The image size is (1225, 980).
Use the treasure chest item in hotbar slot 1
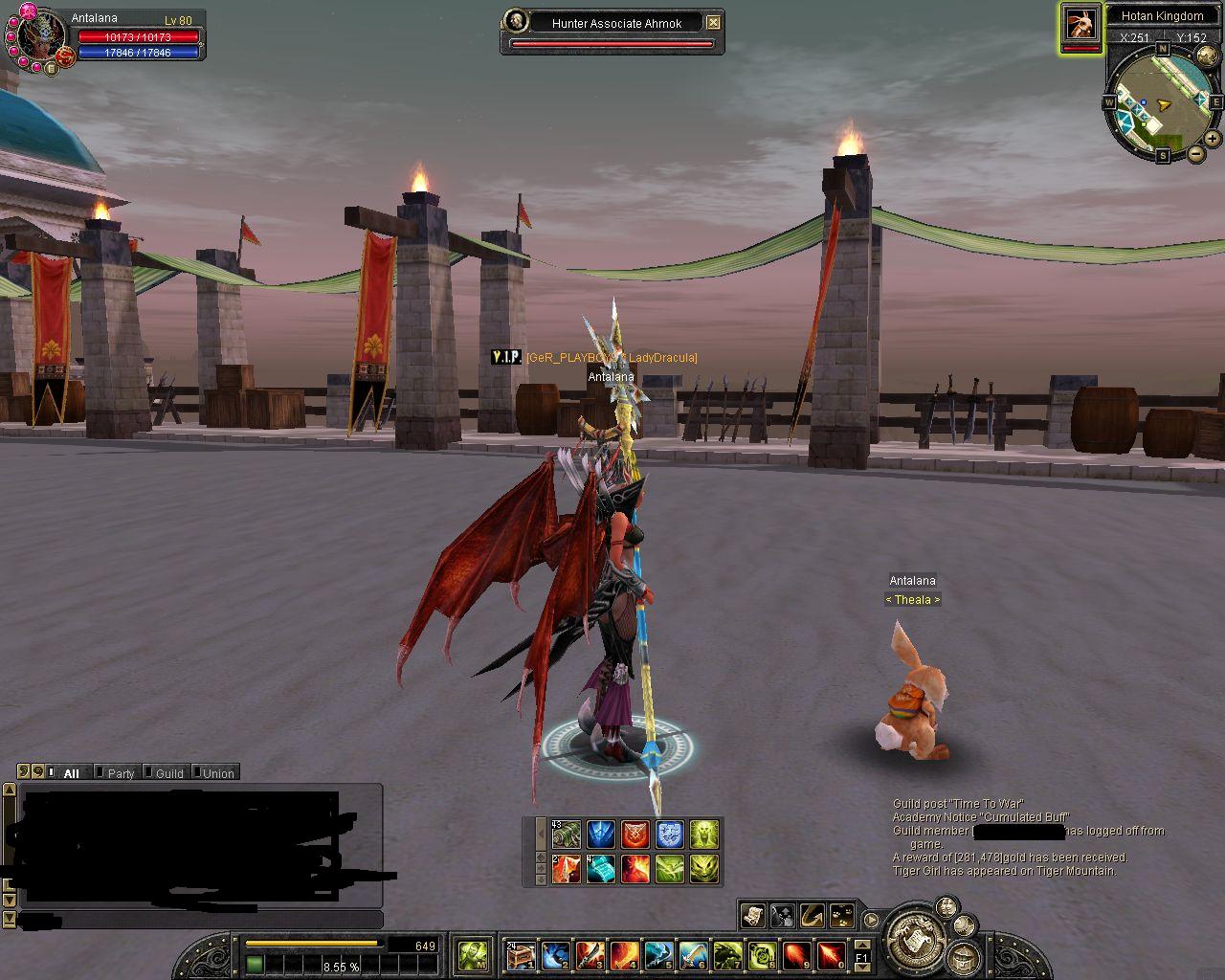[520, 954]
